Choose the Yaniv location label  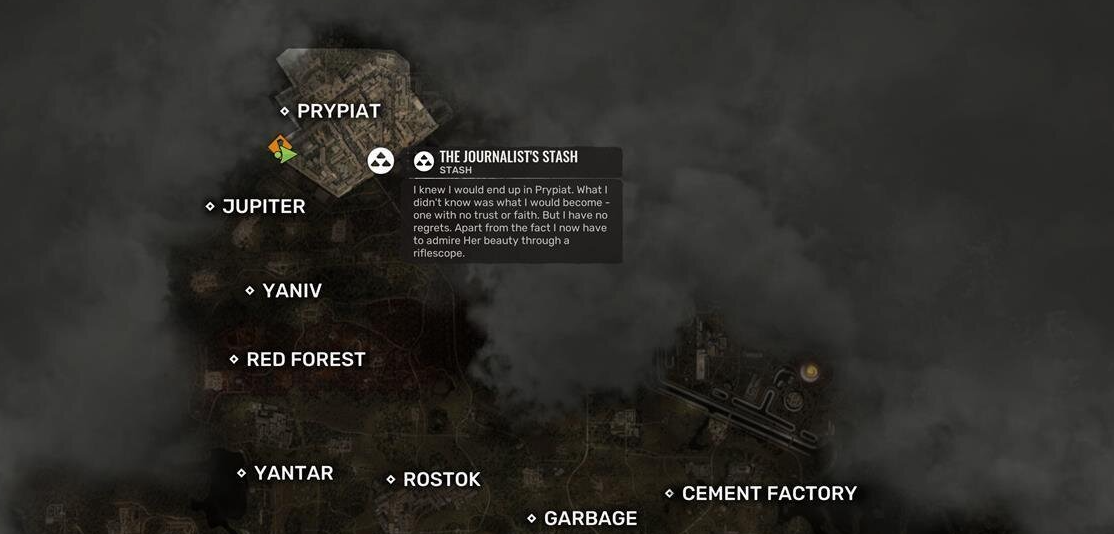[291, 291]
